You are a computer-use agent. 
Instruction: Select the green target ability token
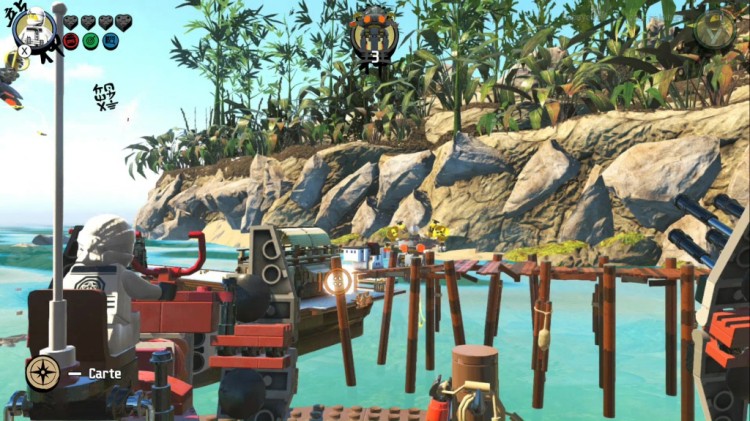(x=90, y=41)
